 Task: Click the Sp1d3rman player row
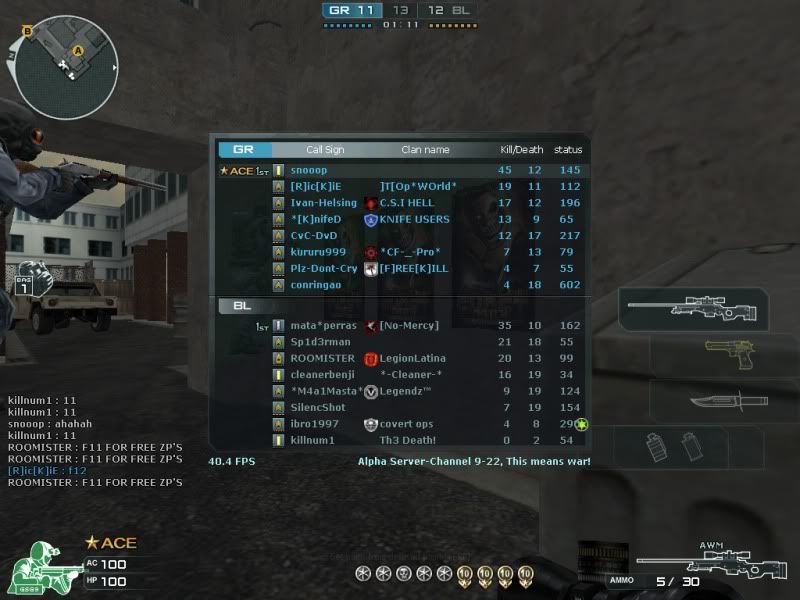click(x=400, y=342)
